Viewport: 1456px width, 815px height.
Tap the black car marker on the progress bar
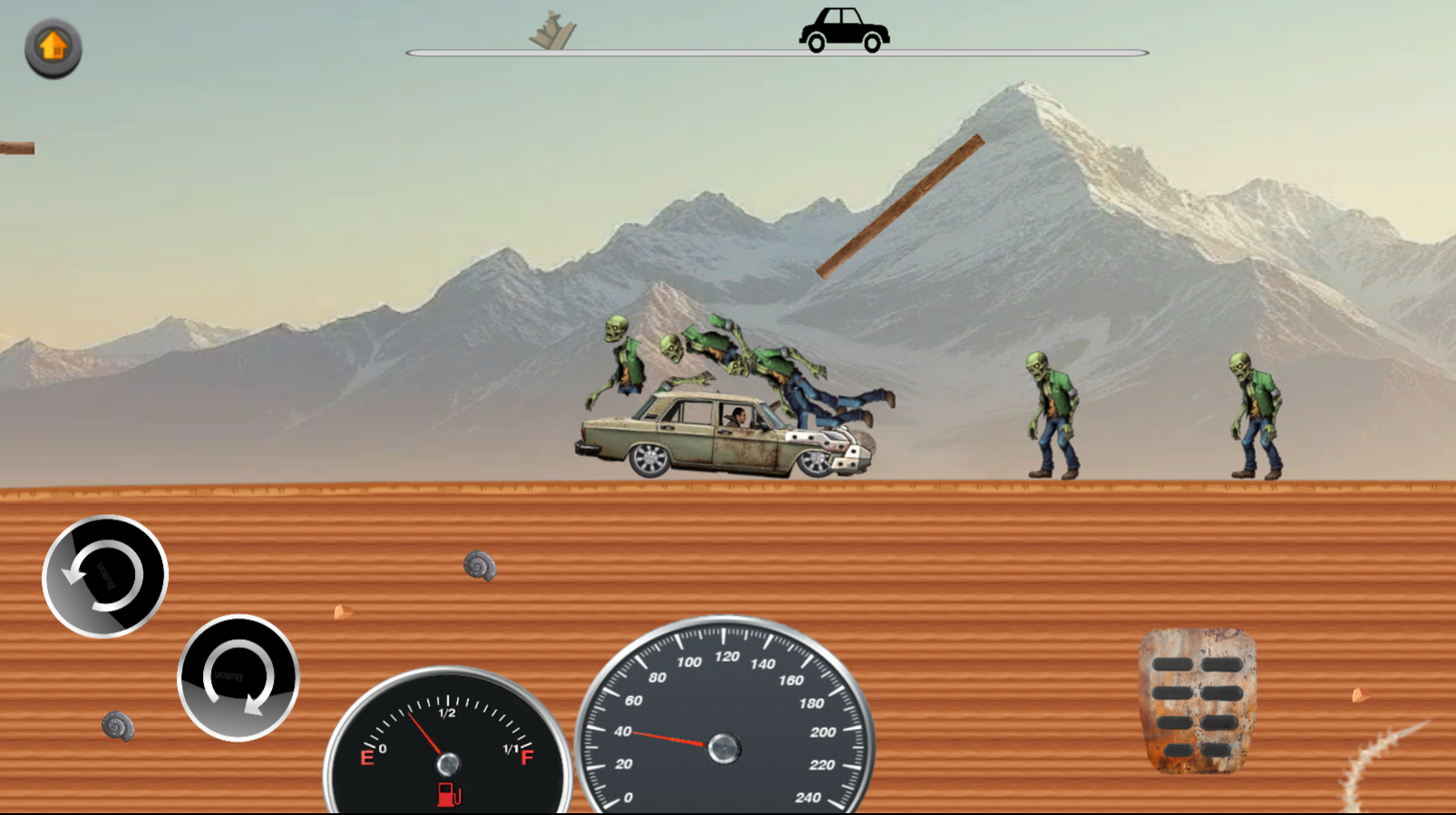[x=844, y=30]
